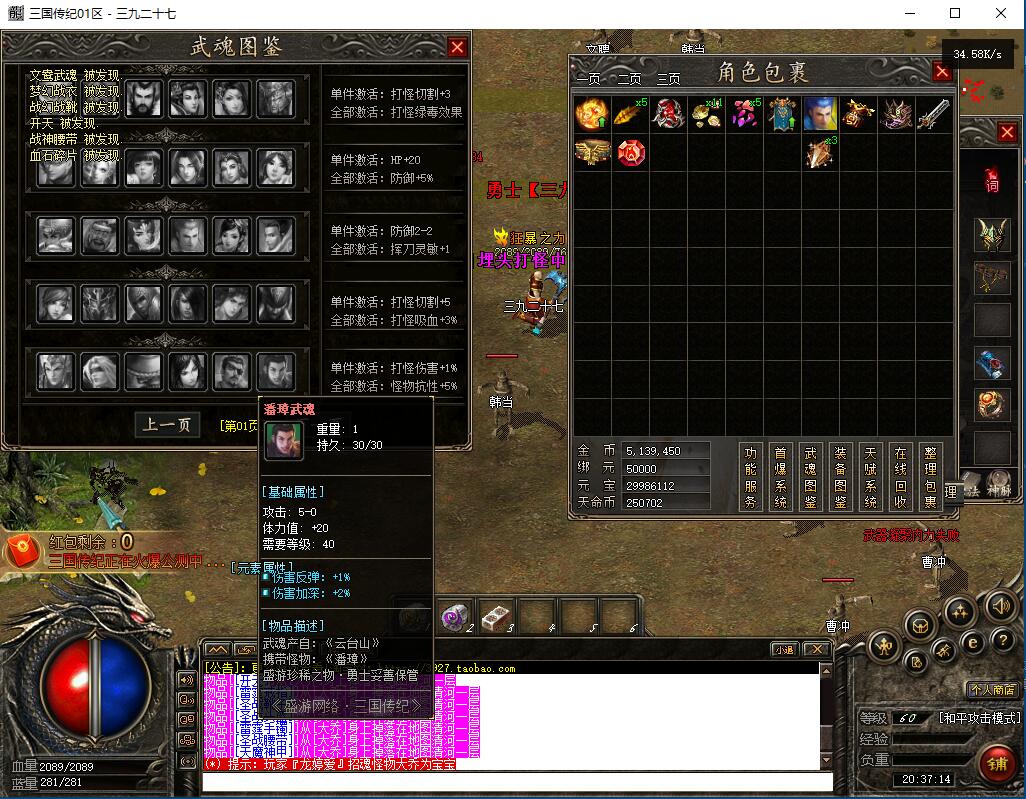Select the red gem item in bag
Screen dimensions: 1026x799
coord(630,153)
